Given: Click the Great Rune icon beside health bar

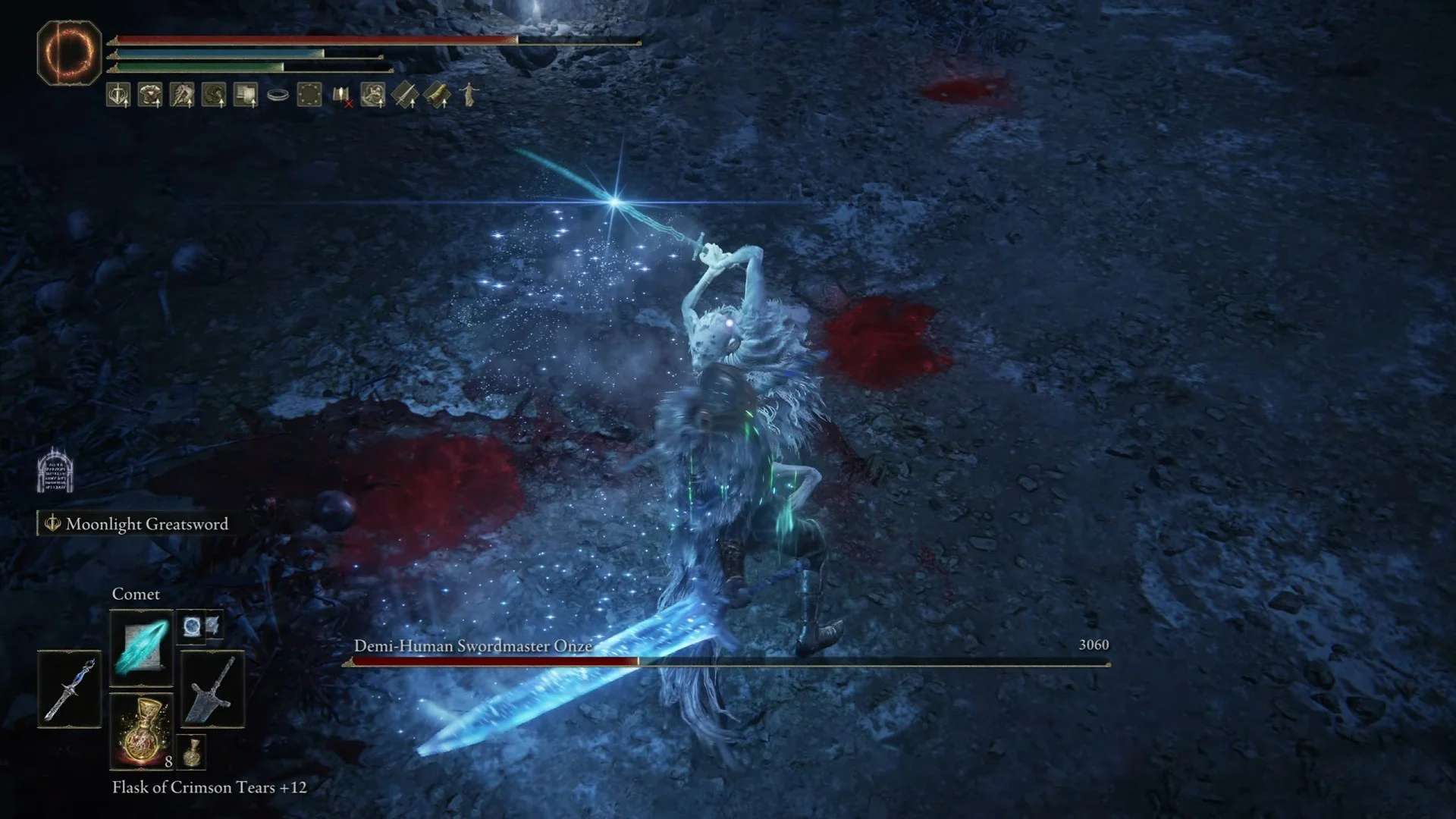Looking at the screenshot, I should (69, 52).
